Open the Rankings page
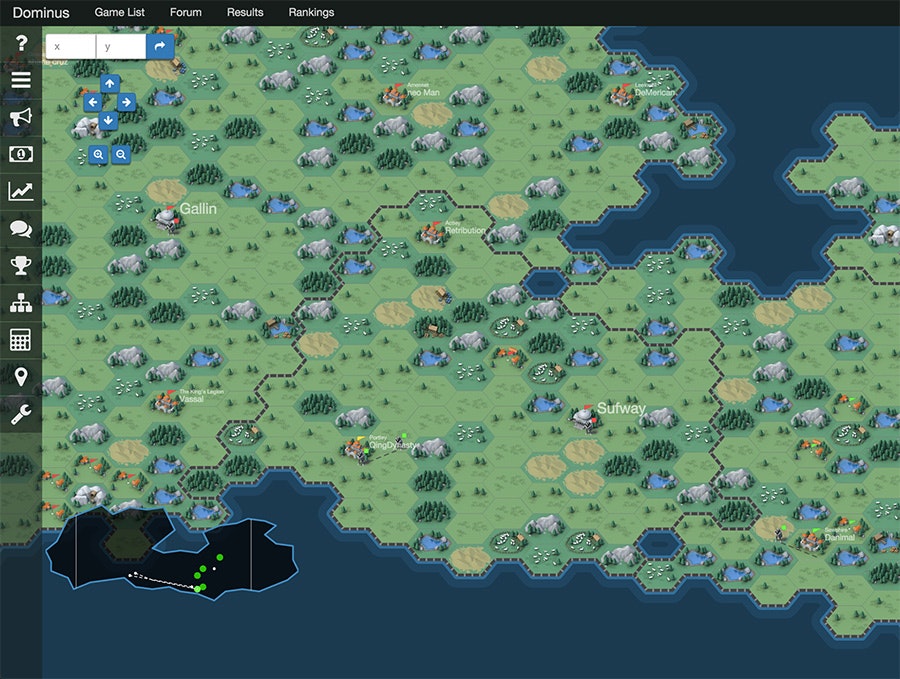Screen dimensions: 900x679 311,13
